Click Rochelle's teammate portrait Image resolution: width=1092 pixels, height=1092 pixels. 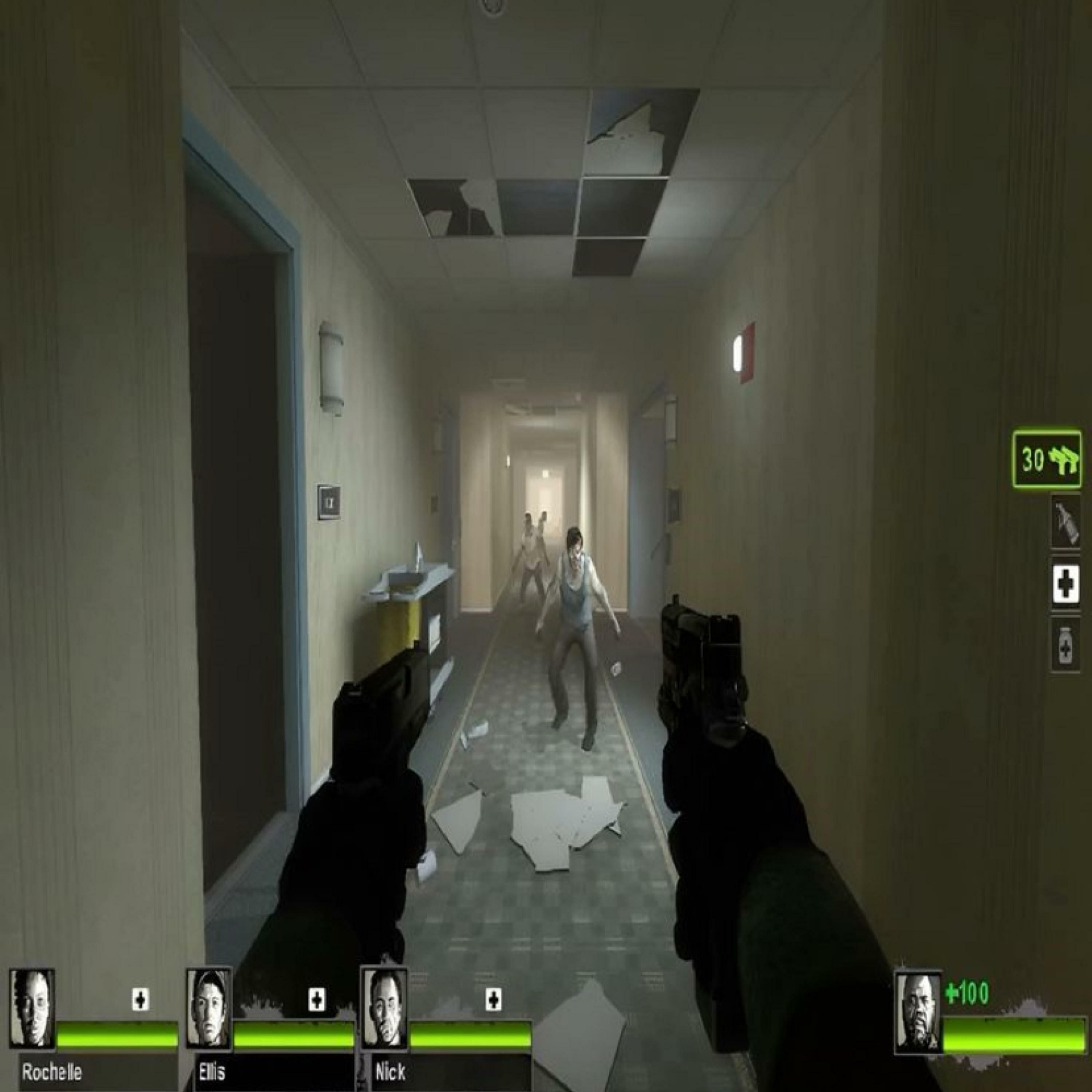coord(32,1008)
